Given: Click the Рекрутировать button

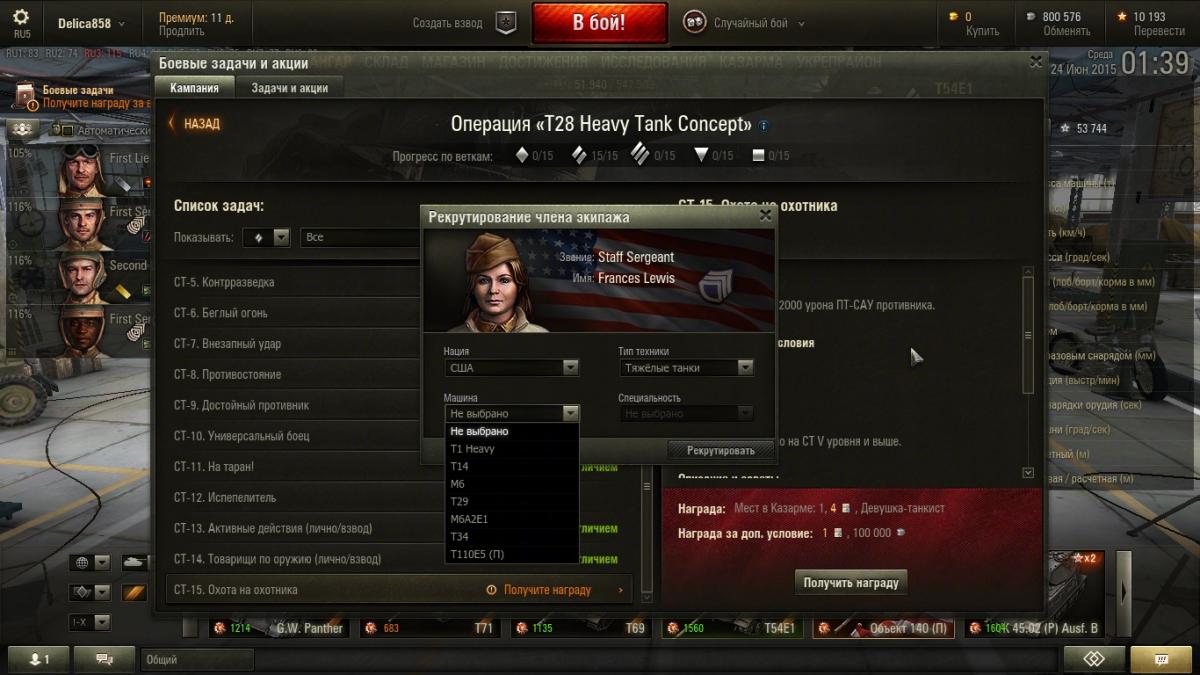Looking at the screenshot, I should tap(720, 450).
